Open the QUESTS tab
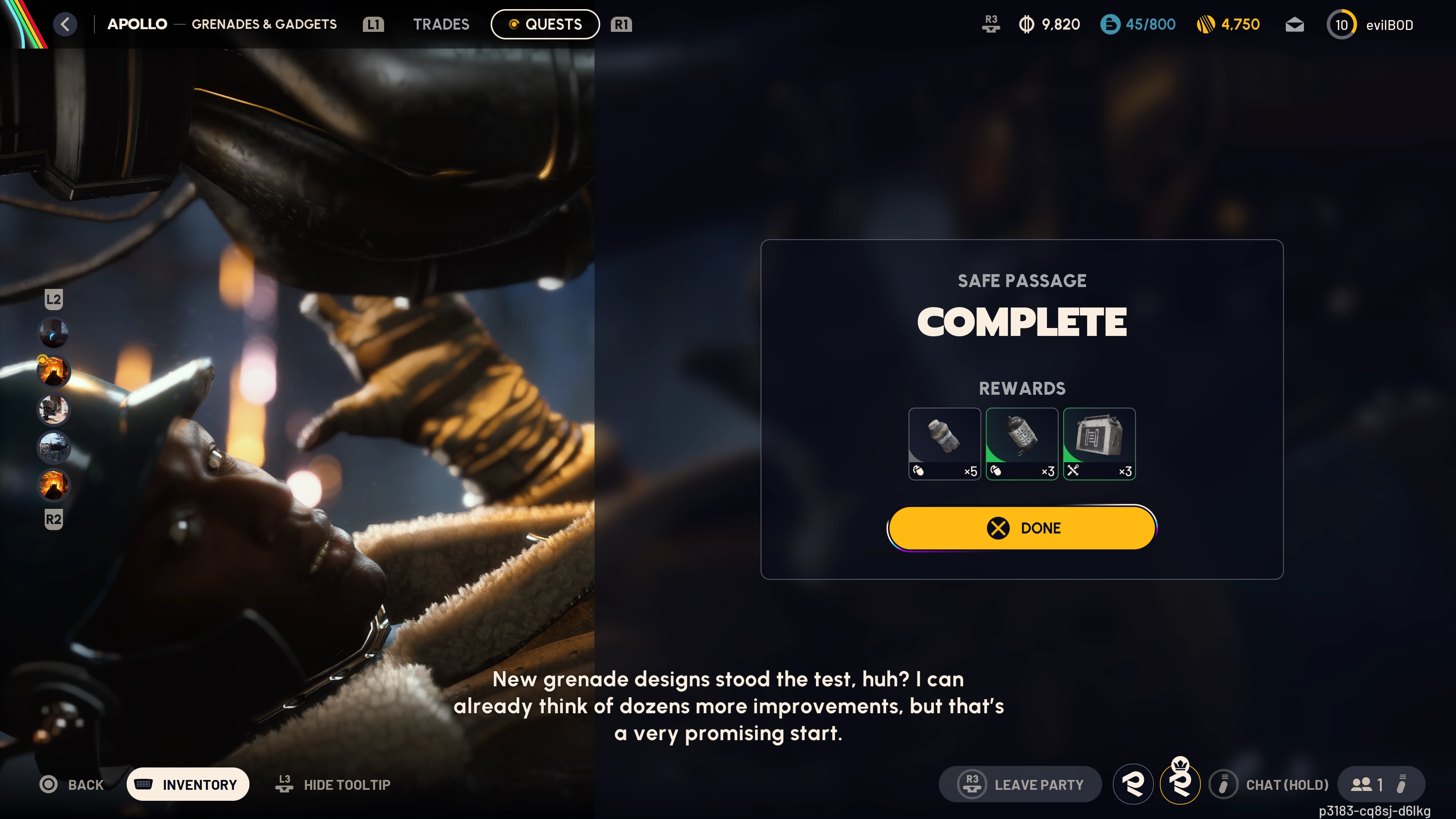Image resolution: width=1456 pixels, height=819 pixels. pos(545,24)
